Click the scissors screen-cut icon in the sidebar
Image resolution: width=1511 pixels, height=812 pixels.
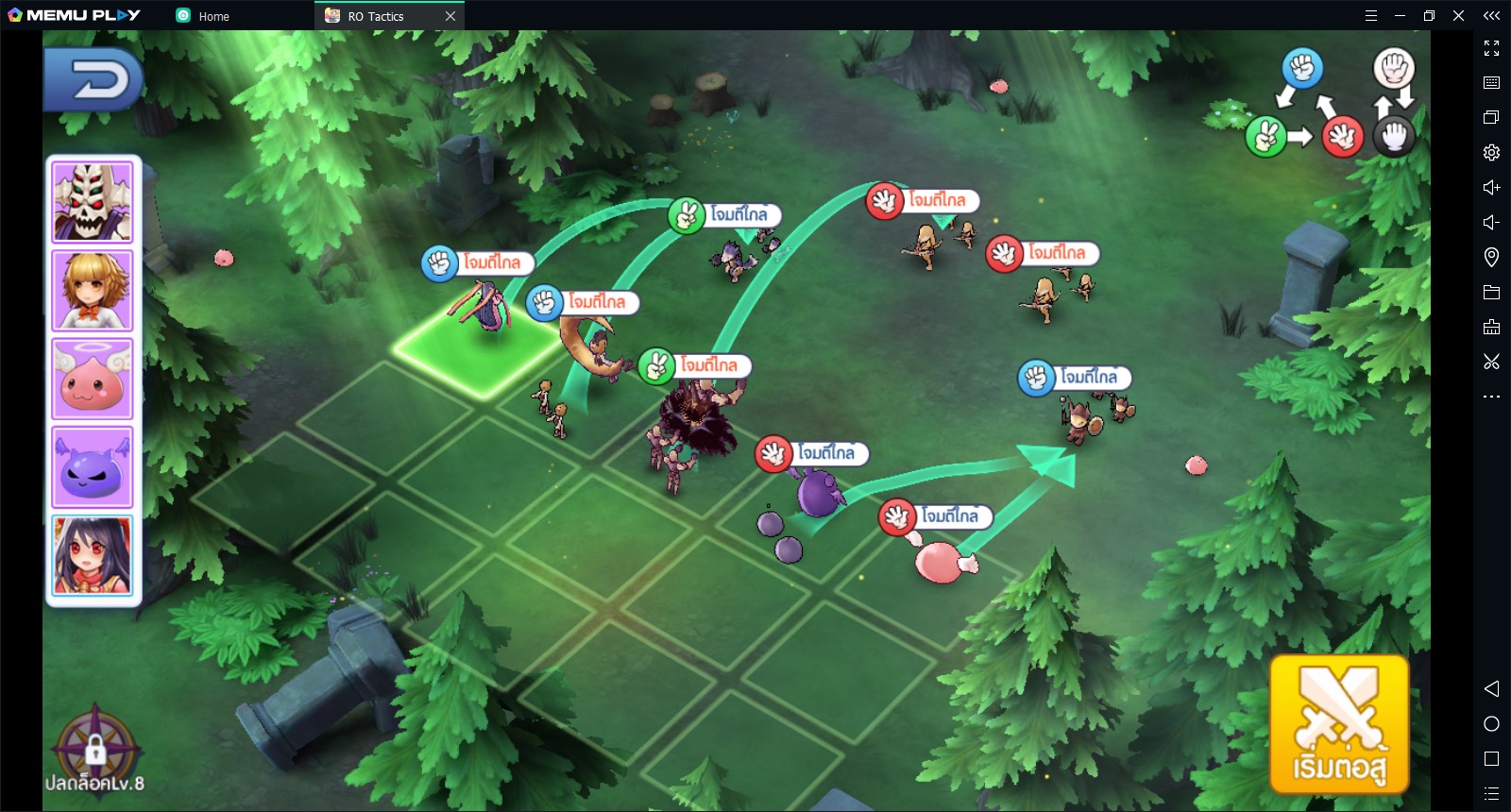pos(1492,360)
